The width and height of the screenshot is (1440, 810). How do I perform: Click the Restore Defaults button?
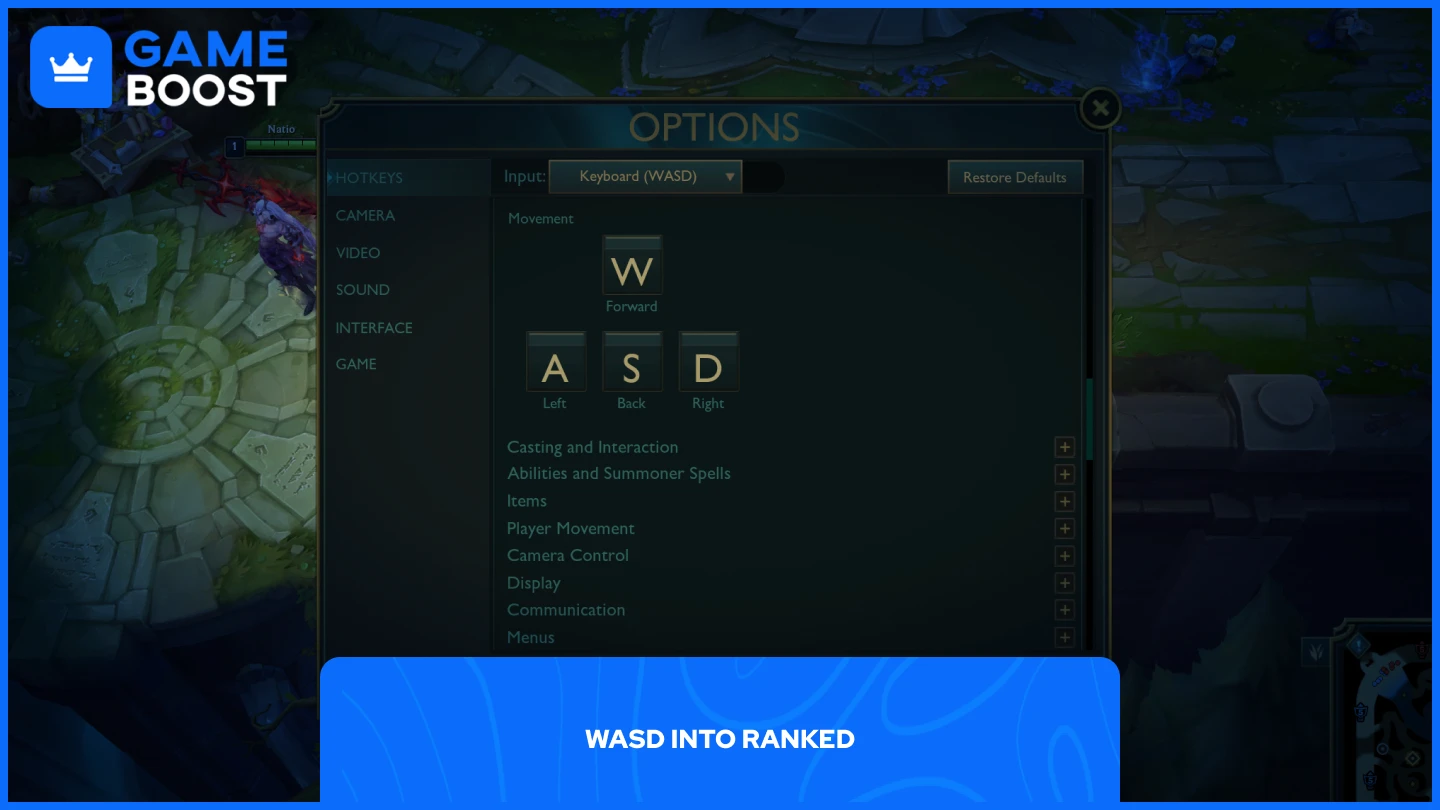[x=1015, y=176]
